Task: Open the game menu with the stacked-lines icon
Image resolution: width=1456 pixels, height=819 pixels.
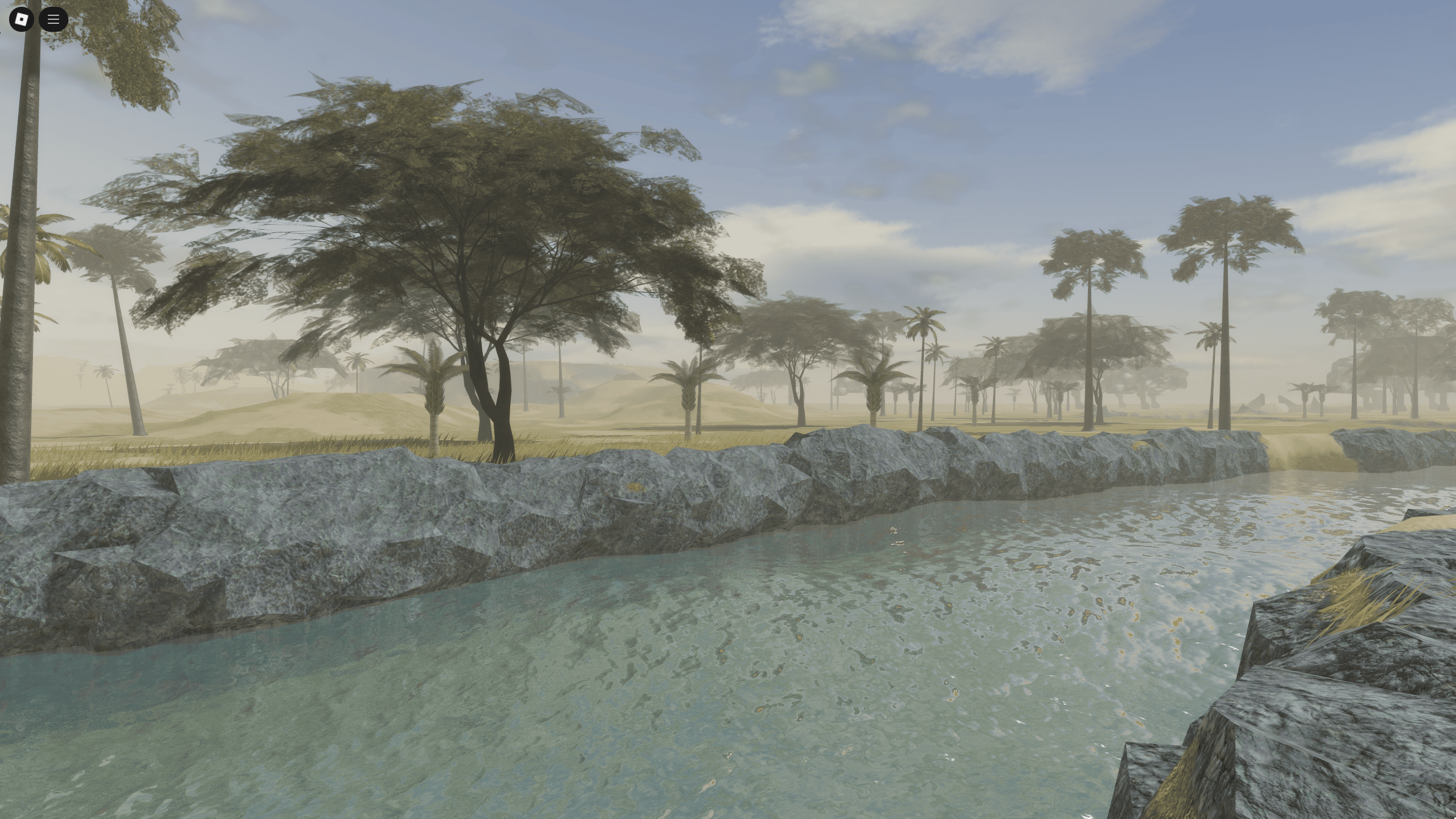Action: pos(53,19)
